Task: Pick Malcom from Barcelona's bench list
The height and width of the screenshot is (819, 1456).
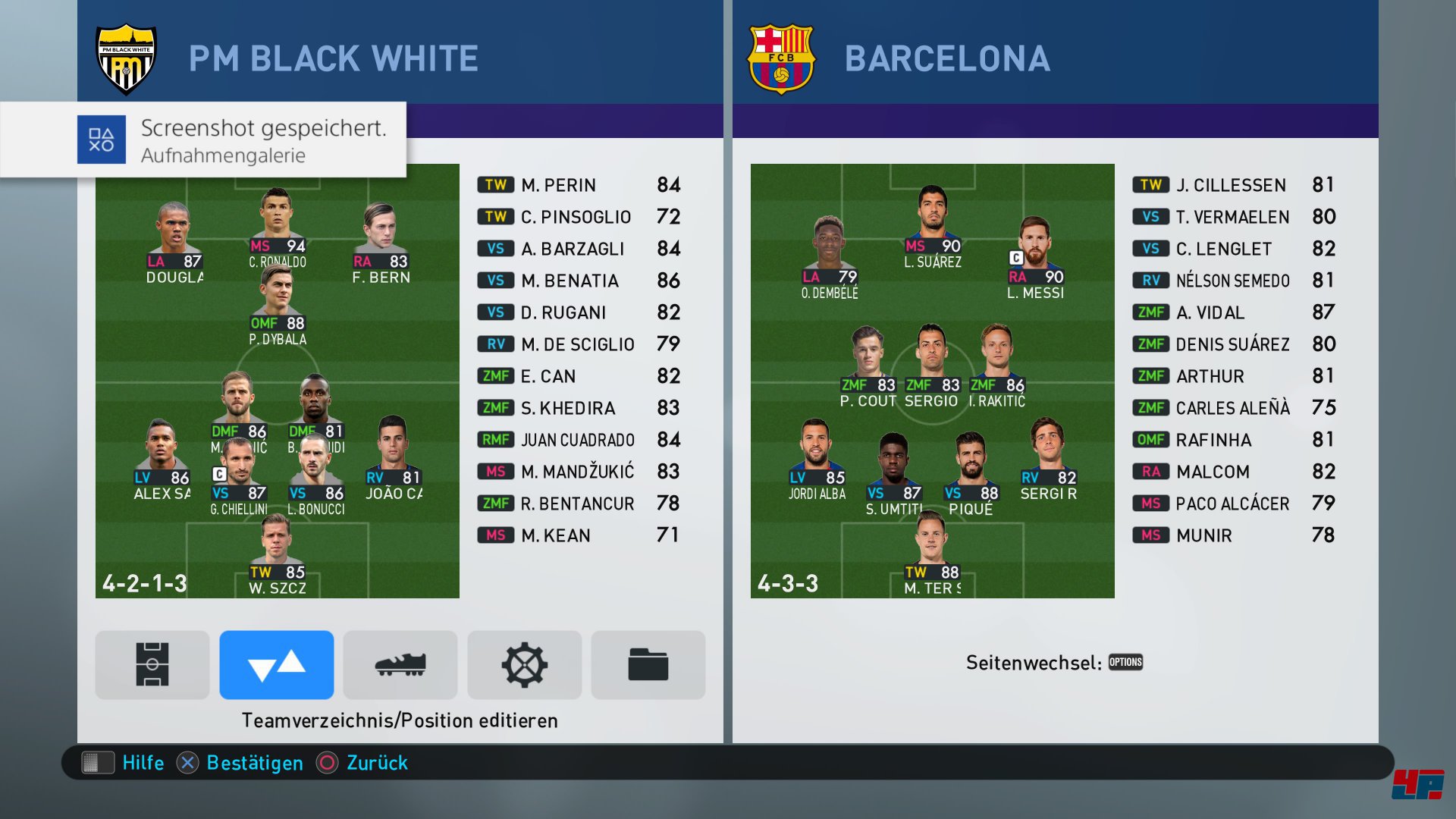Action: pyautogui.click(x=1234, y=472)
